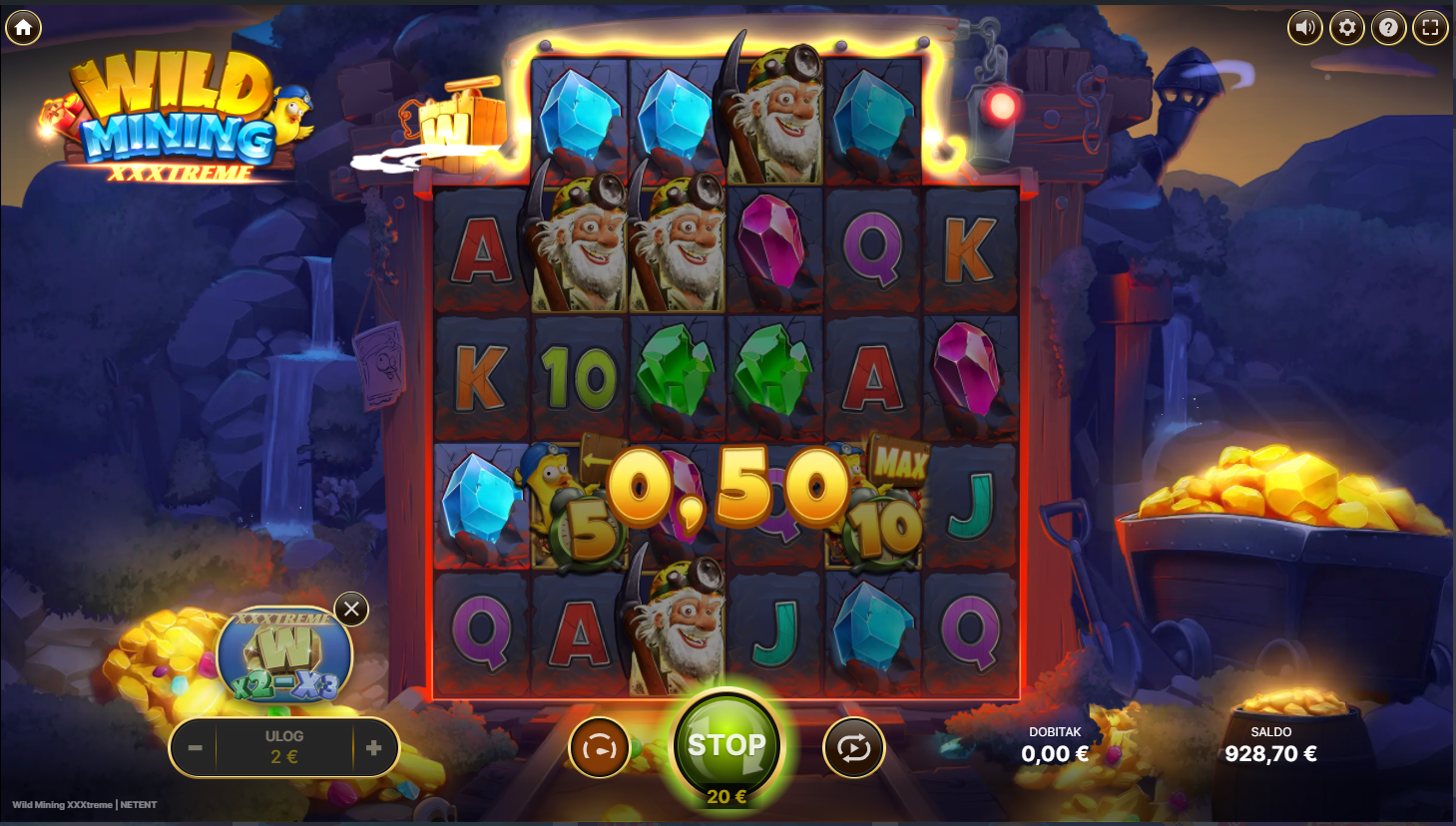Open the help question mark page
1456x826 pixels.
(1388, 28)
